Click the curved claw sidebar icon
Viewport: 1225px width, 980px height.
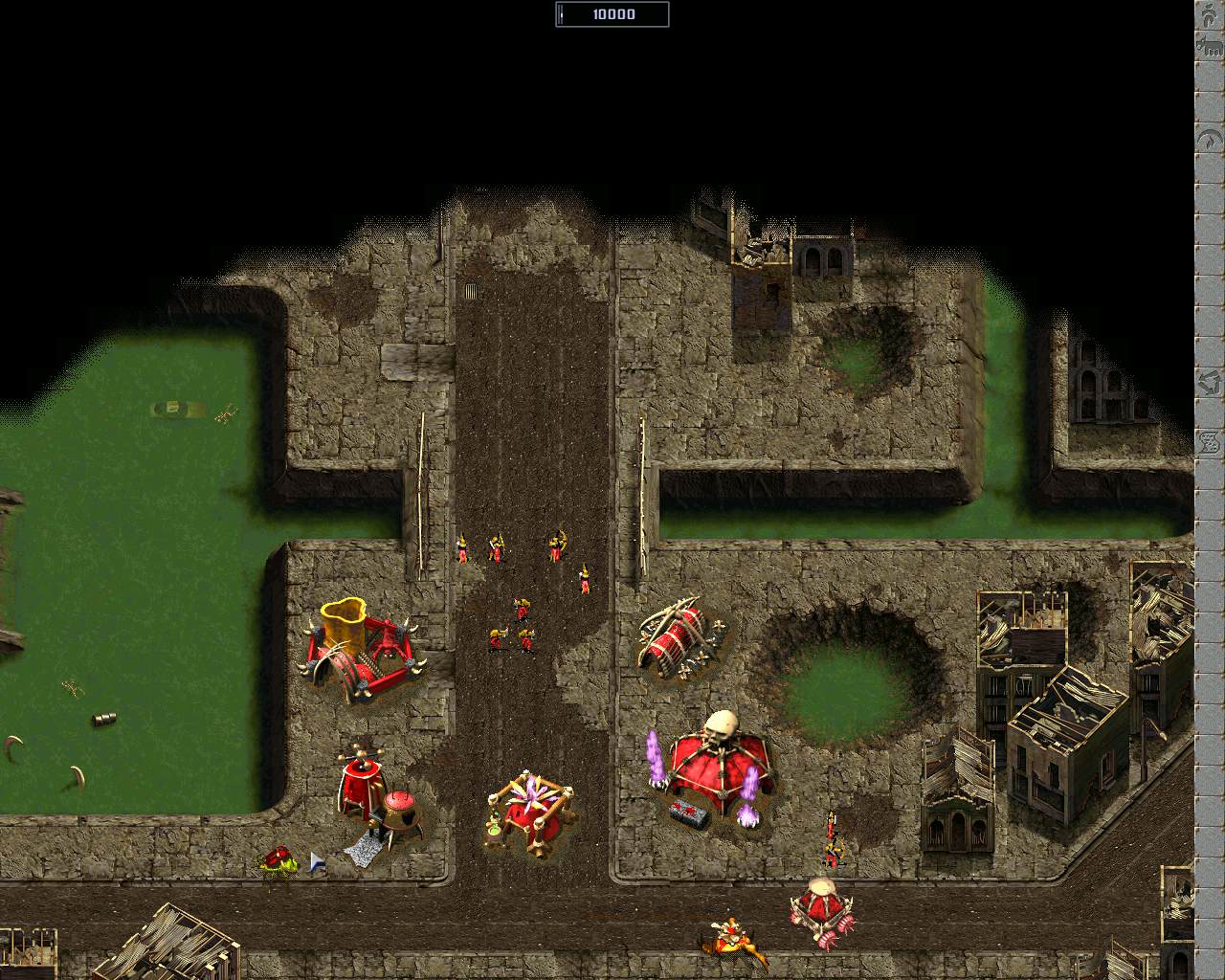1209,140
